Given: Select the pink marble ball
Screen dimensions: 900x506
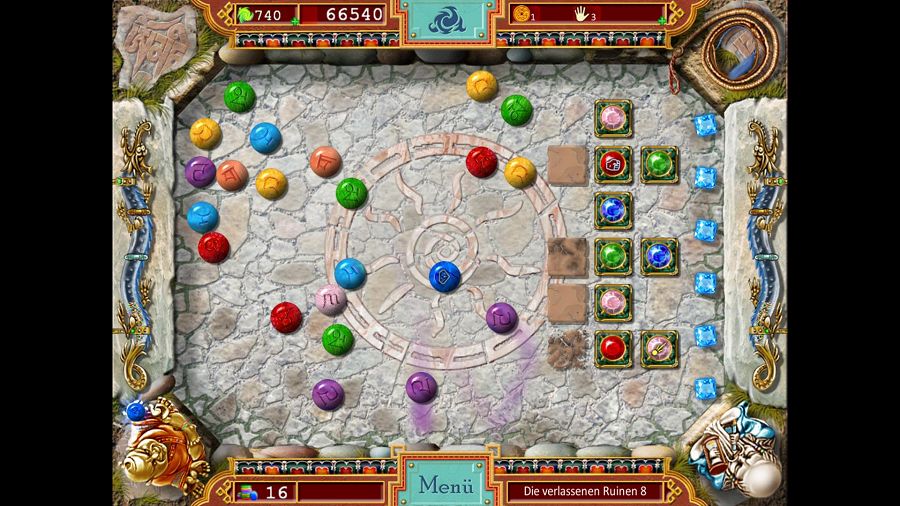Looking at the screenshot, I should (330, 299).
